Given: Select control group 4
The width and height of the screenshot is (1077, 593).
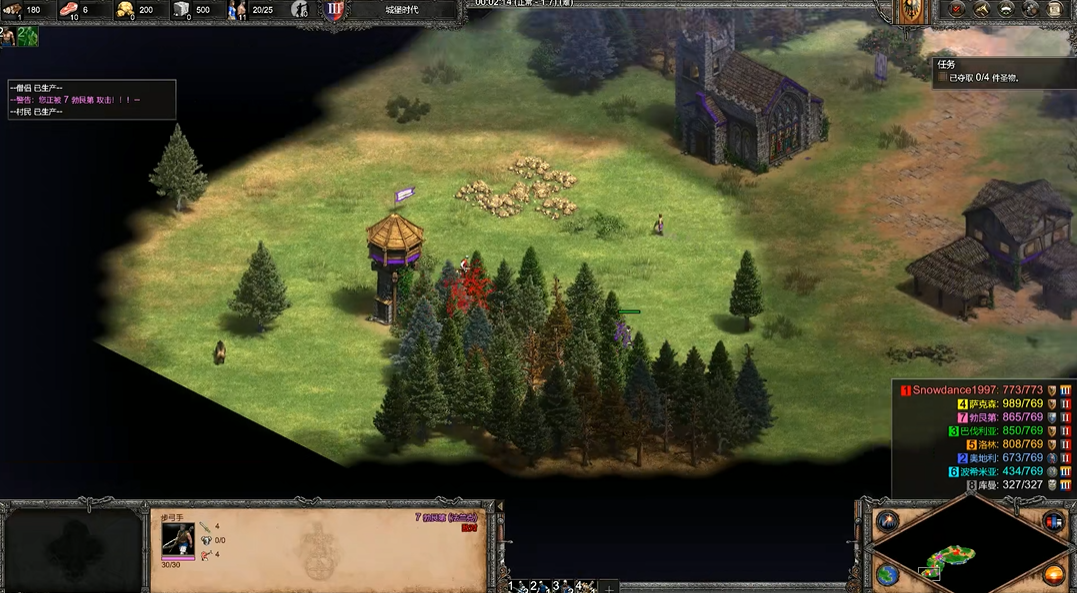Looking at the screenshot, I should (584, 586).
